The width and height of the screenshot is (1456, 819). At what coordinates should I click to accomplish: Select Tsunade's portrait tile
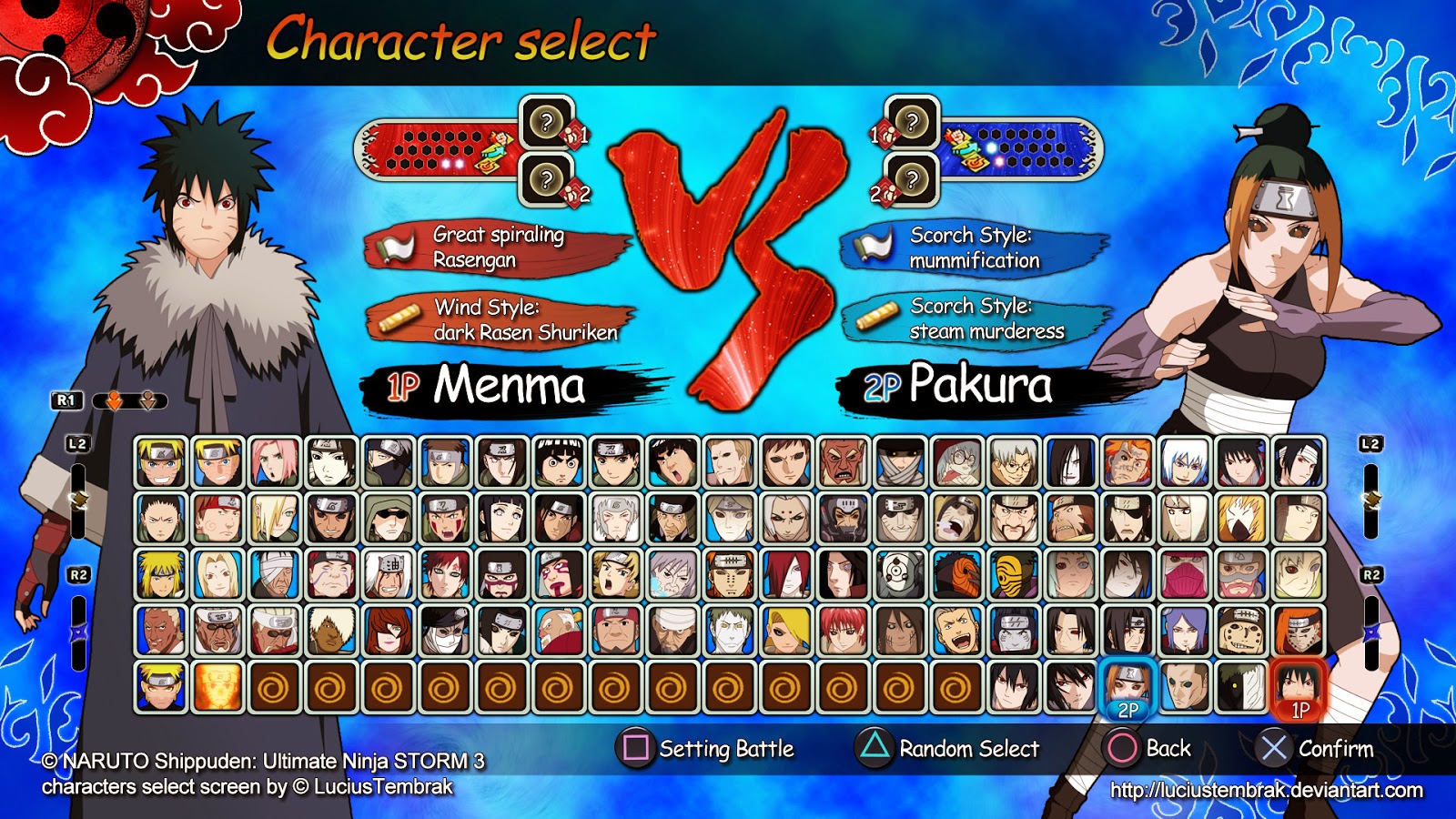(x=218, y=574)
